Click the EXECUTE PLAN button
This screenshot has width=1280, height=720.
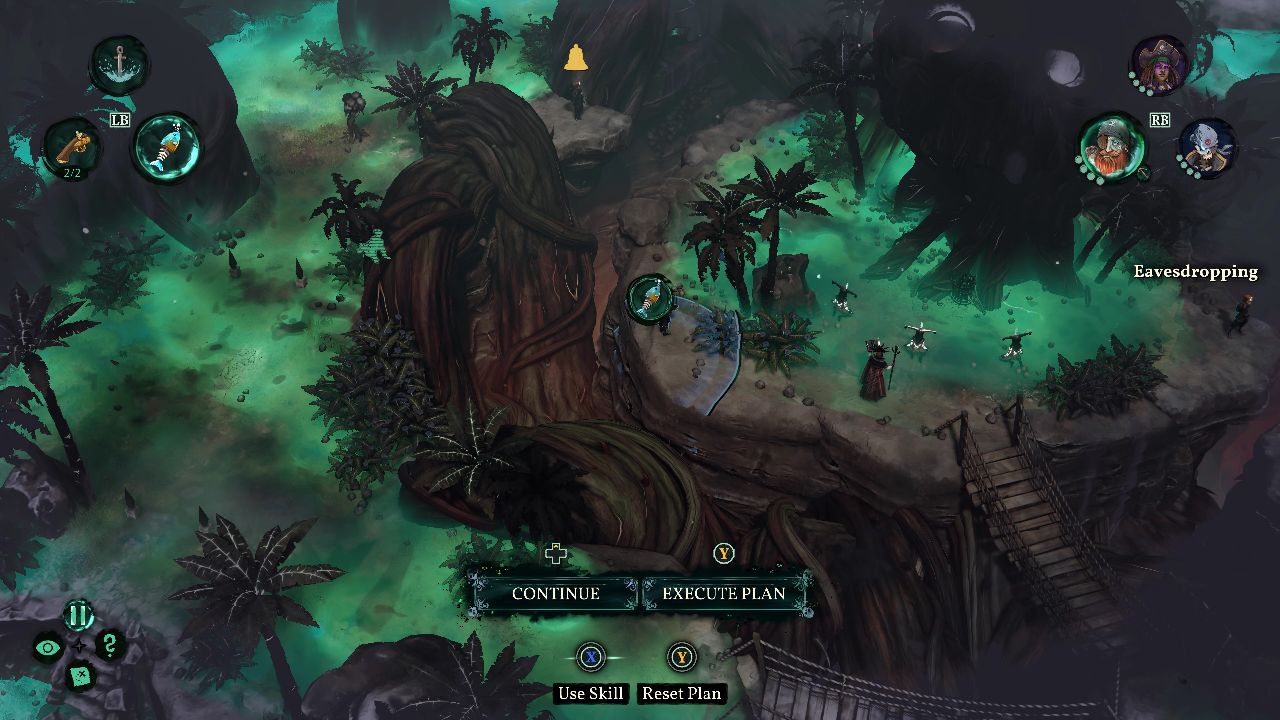coord(724,593)
